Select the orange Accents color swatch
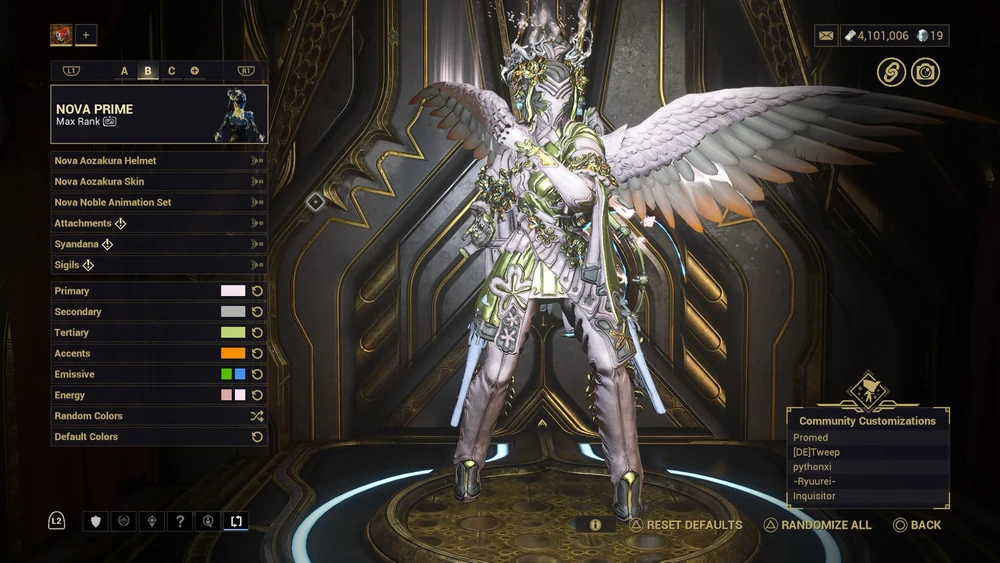Viewport: 1000px width, 563px height. coord(233,353)
